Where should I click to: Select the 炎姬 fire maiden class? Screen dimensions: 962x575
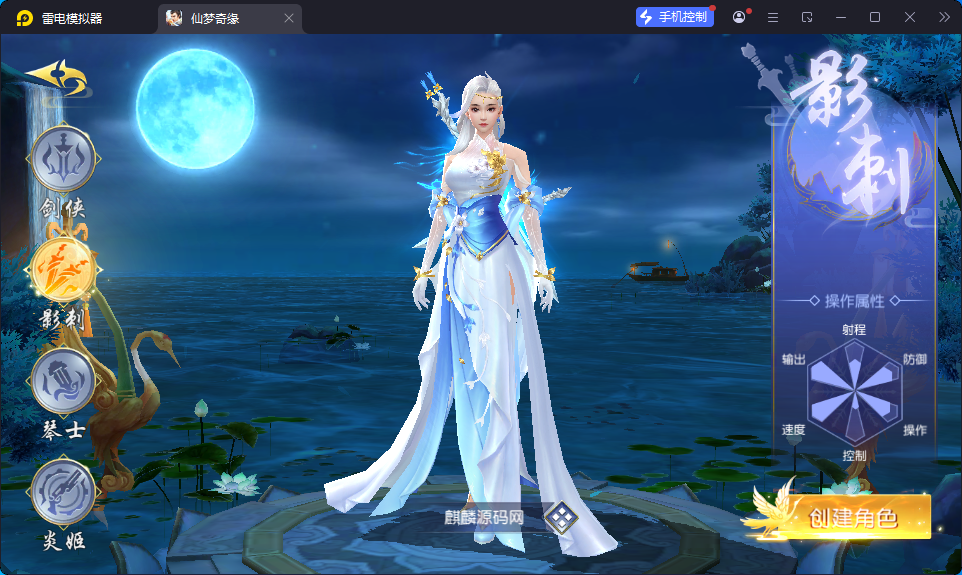pos(63,494)
